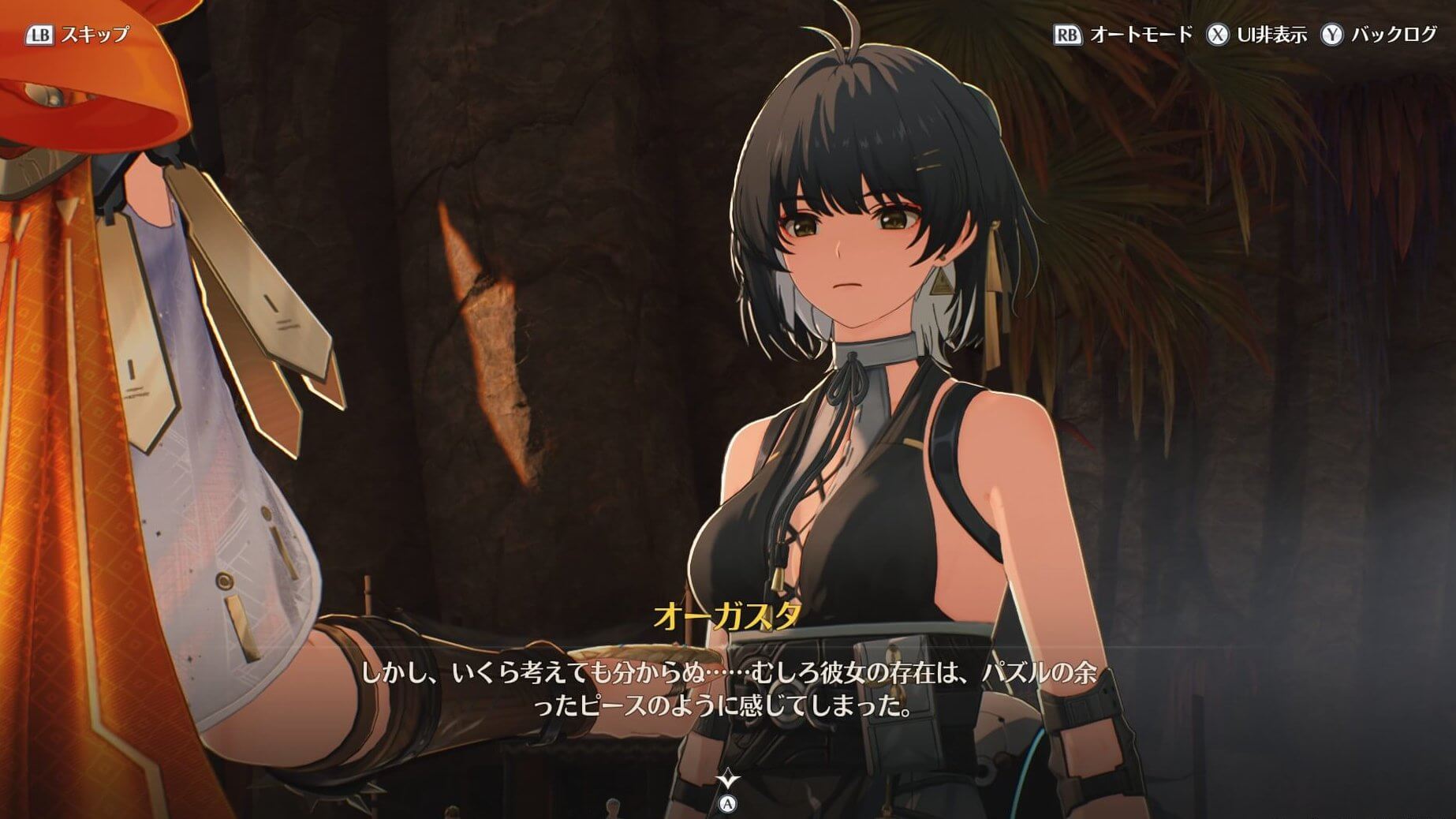Open the バックログ dialogue backlog
The width and height of the screenshot is (1456, 819).
pyautogui.click(x=1379, y=35)
